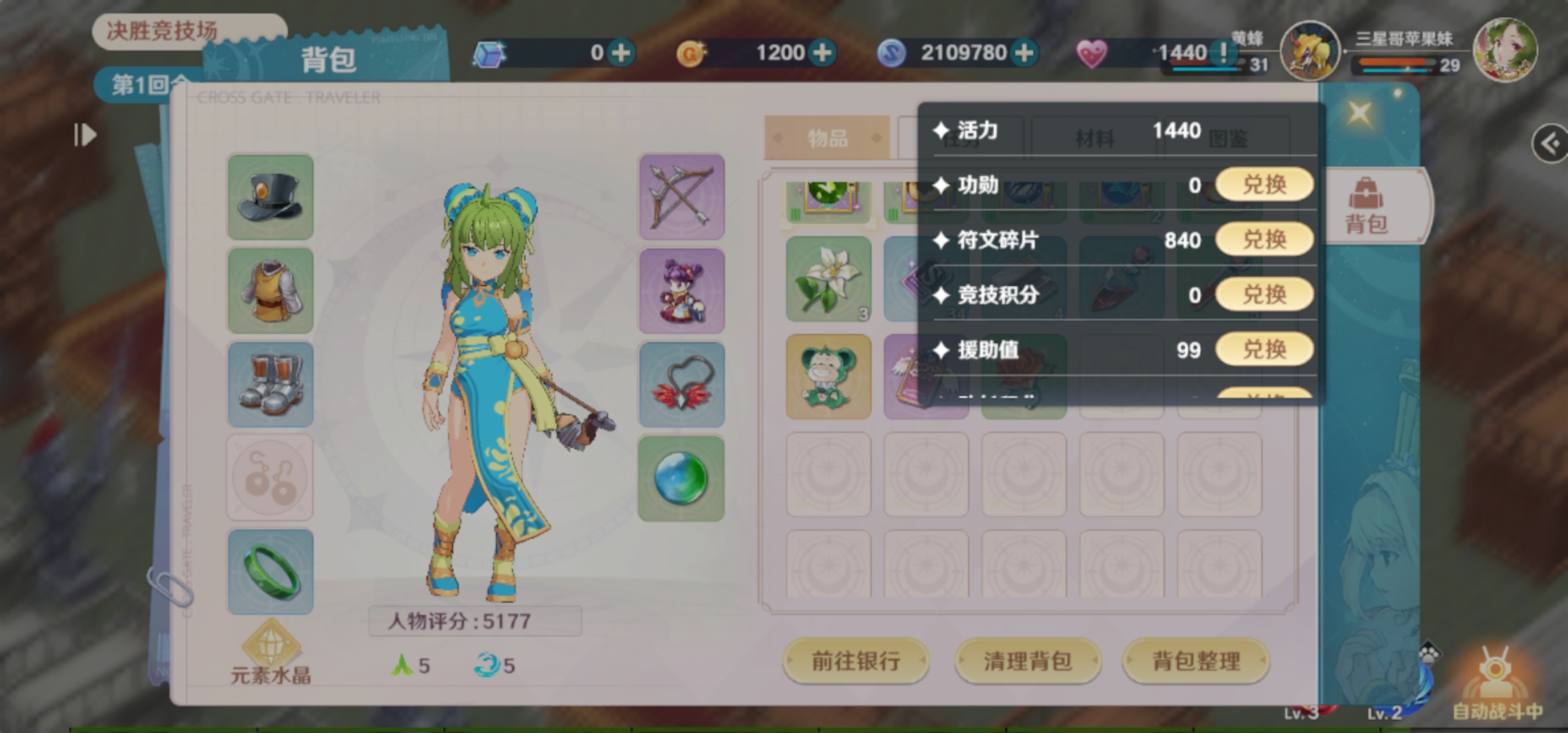
Task: Click 清理背包 to clean the backpack
Action: [1027, 661]
